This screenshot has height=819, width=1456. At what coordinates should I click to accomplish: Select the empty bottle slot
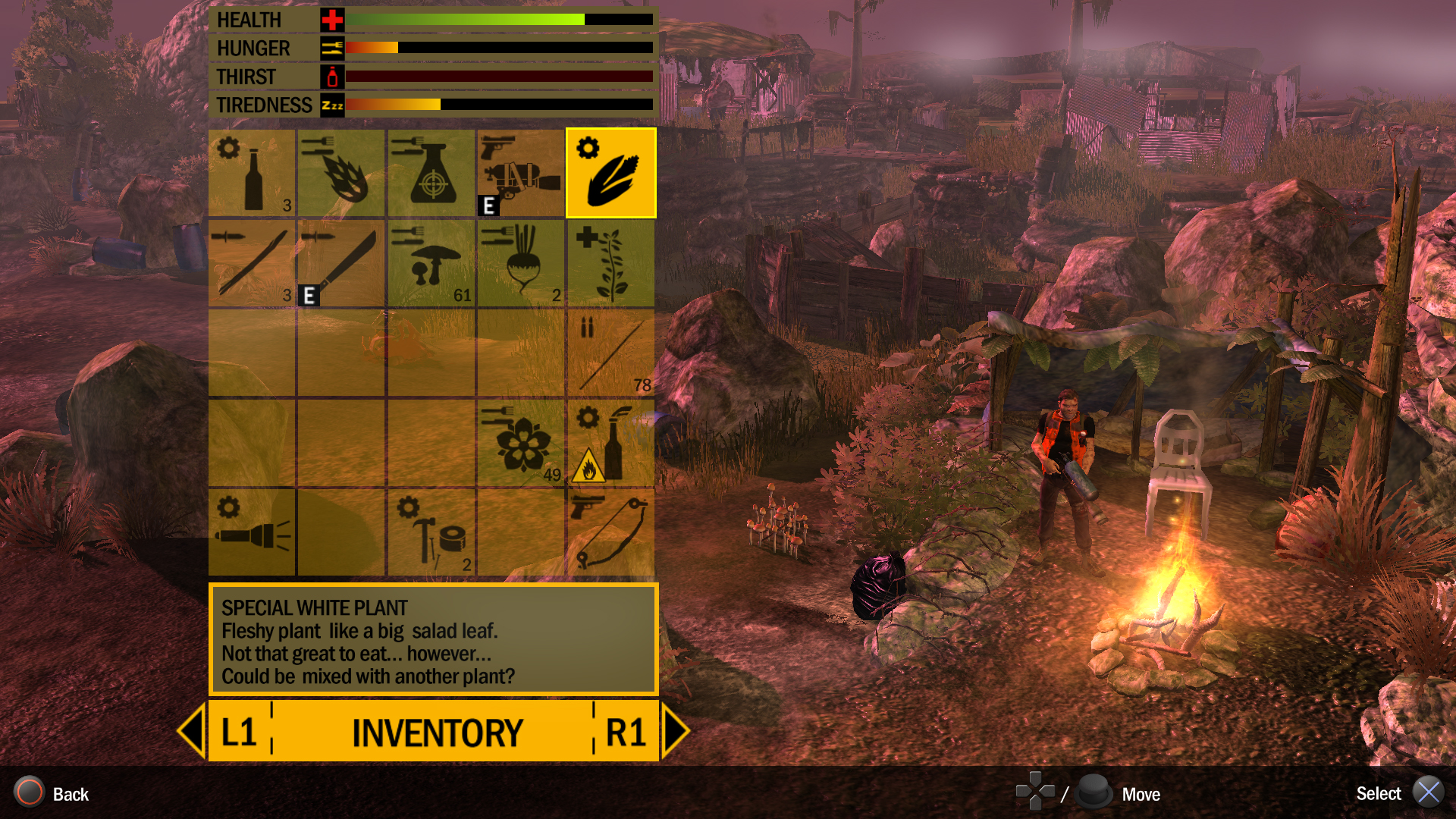coord(252,173)
